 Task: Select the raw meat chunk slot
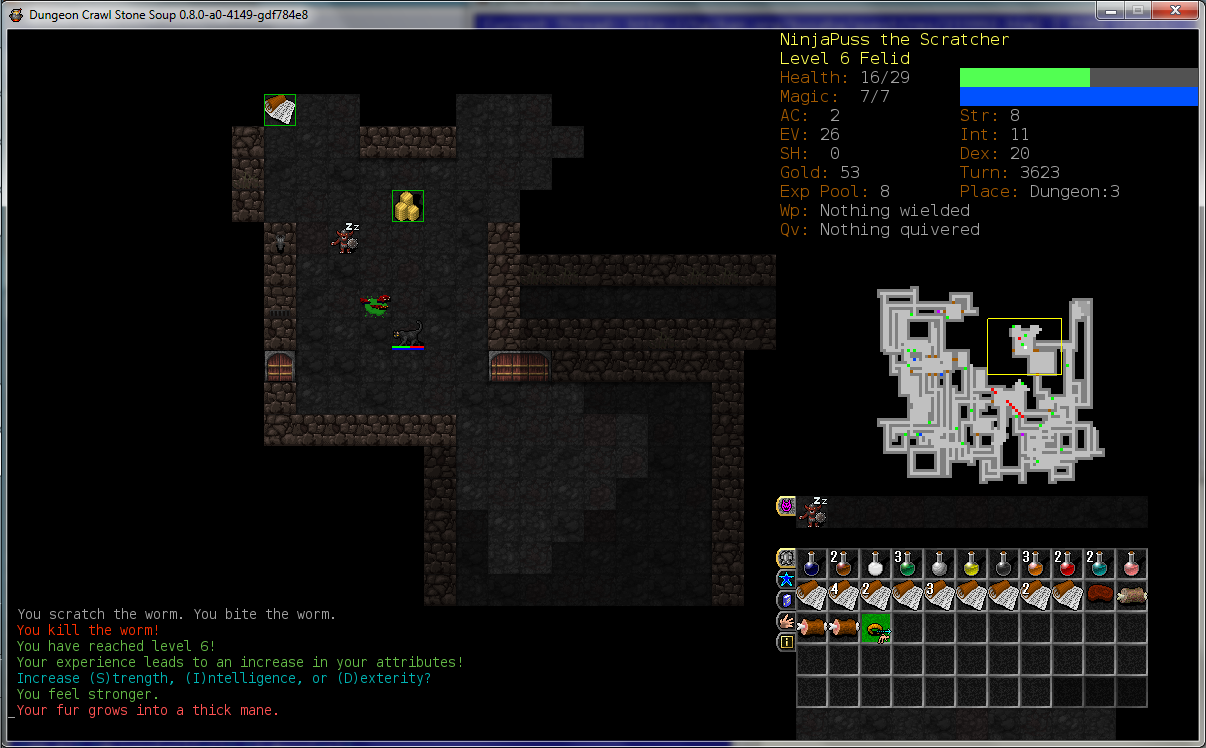click(x=1100, y=596)
